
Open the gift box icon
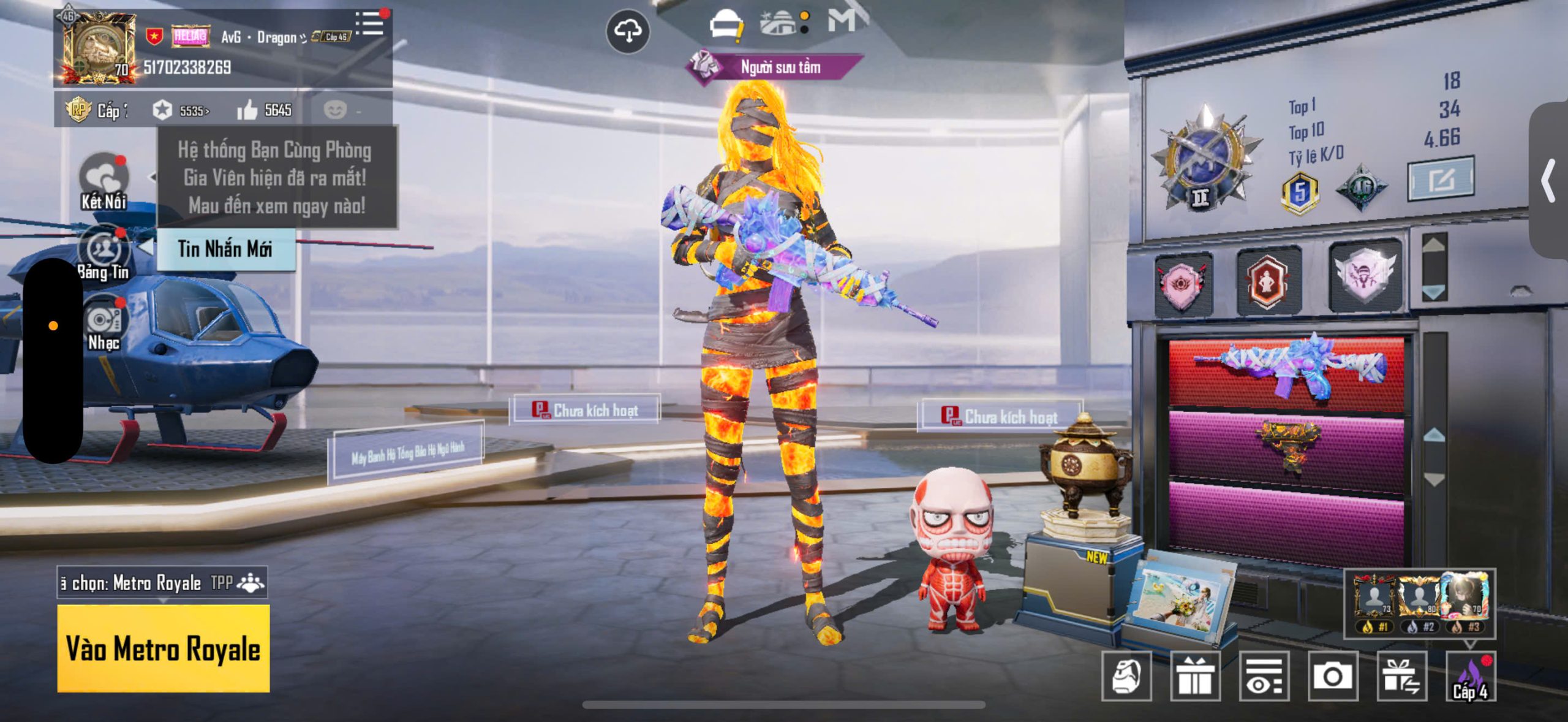pyautogui.click(x=1195, y=676)
